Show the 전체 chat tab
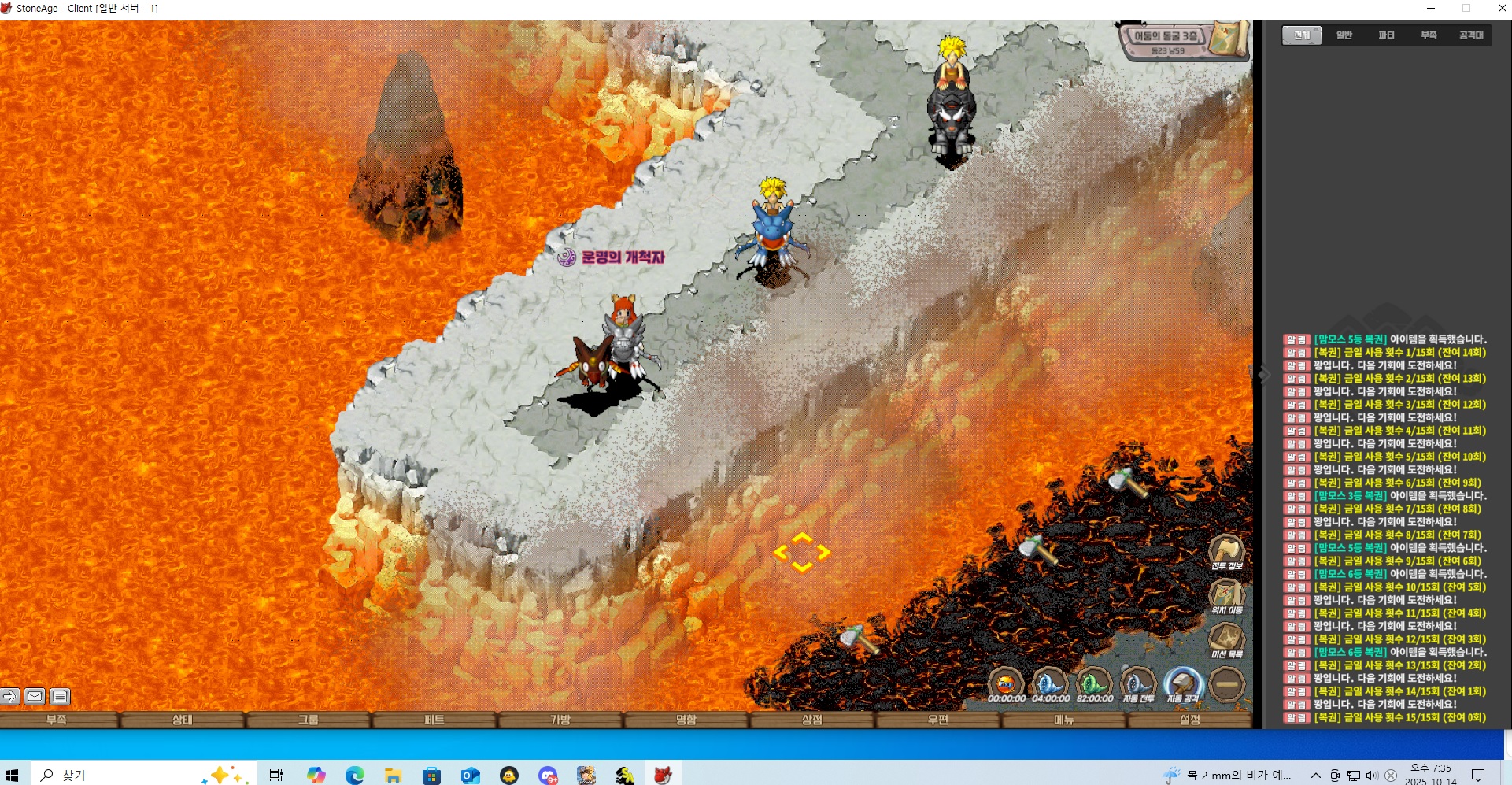Screen dimensions: 1512x785 [x=1302, y=35]
